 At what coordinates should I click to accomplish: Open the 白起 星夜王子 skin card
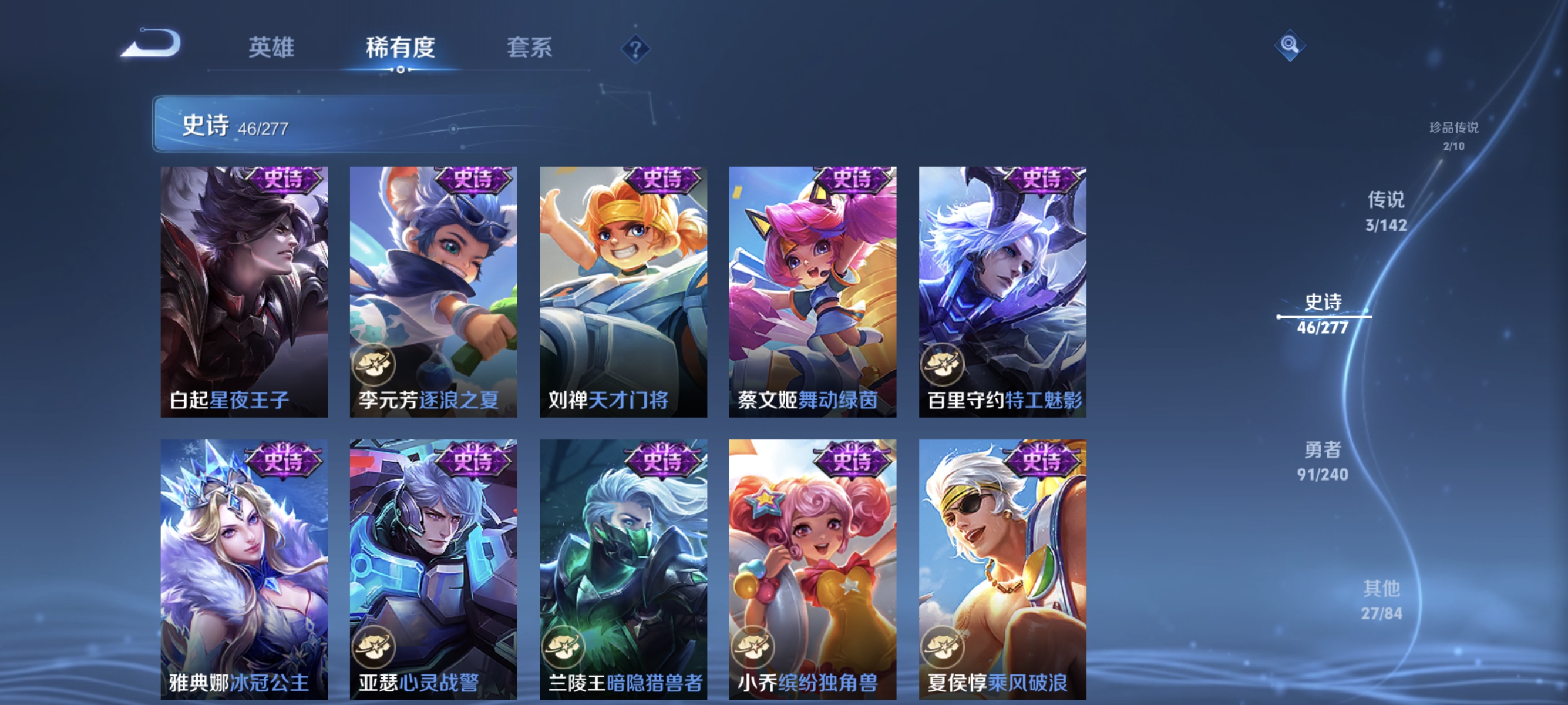click(x=244, y=292)
